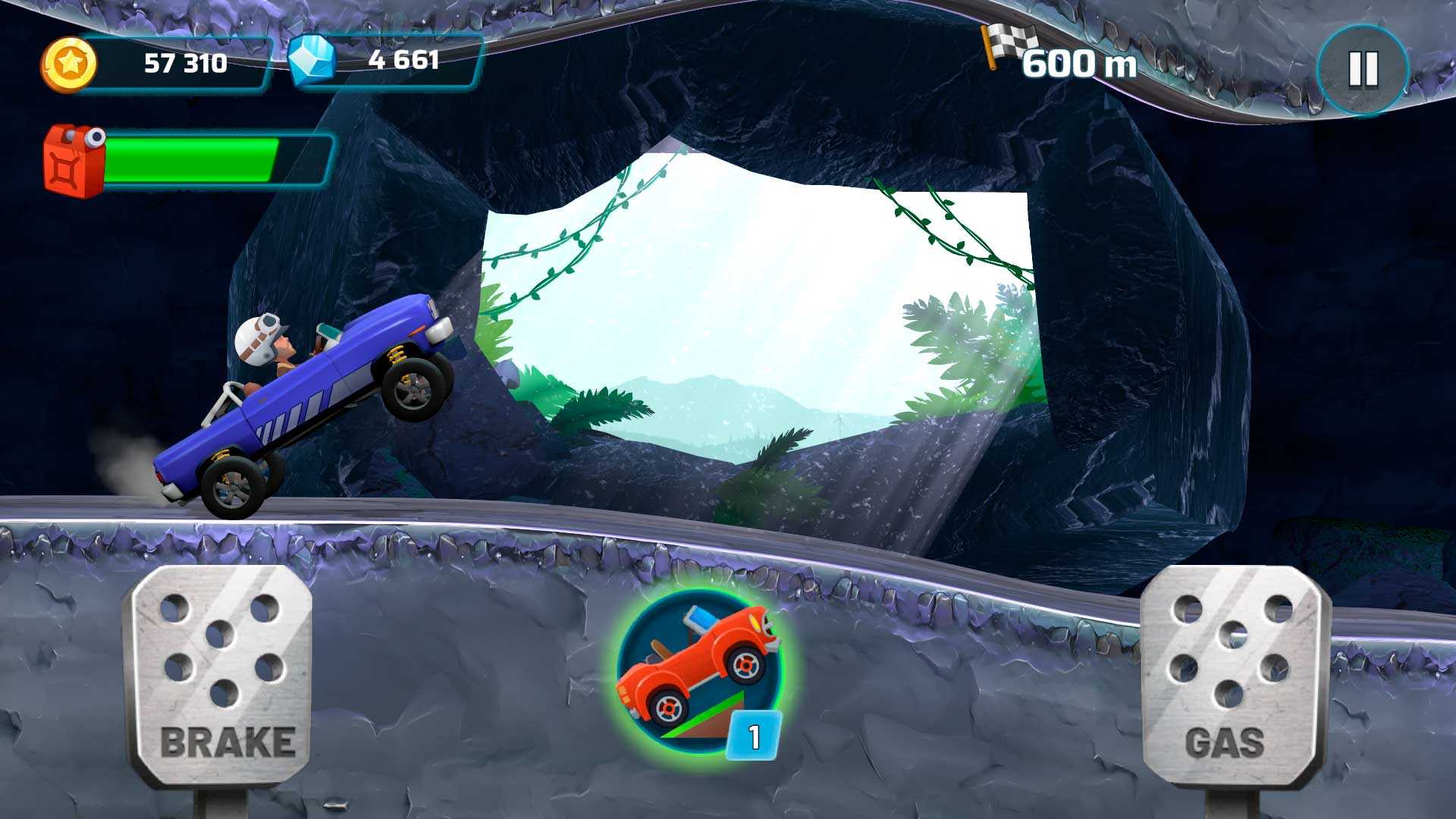Image resolution: width=1456 pixels, height=819 pixels.
Task: Step on the GAS pedal
Action: [x=1233, y=675]
